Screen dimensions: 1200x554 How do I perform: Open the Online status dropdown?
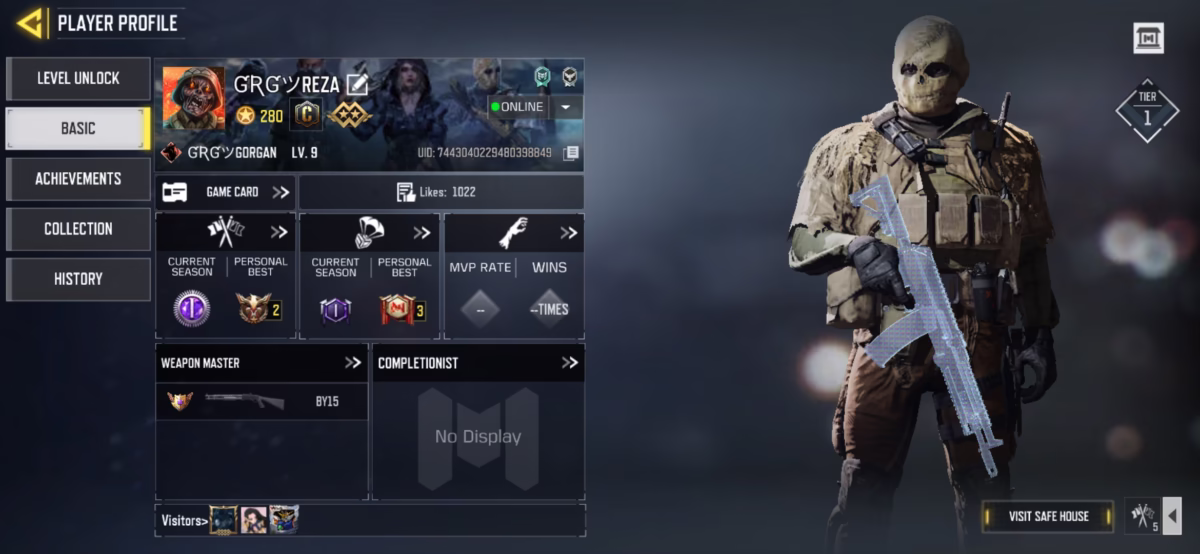click(x=567, y=107)
